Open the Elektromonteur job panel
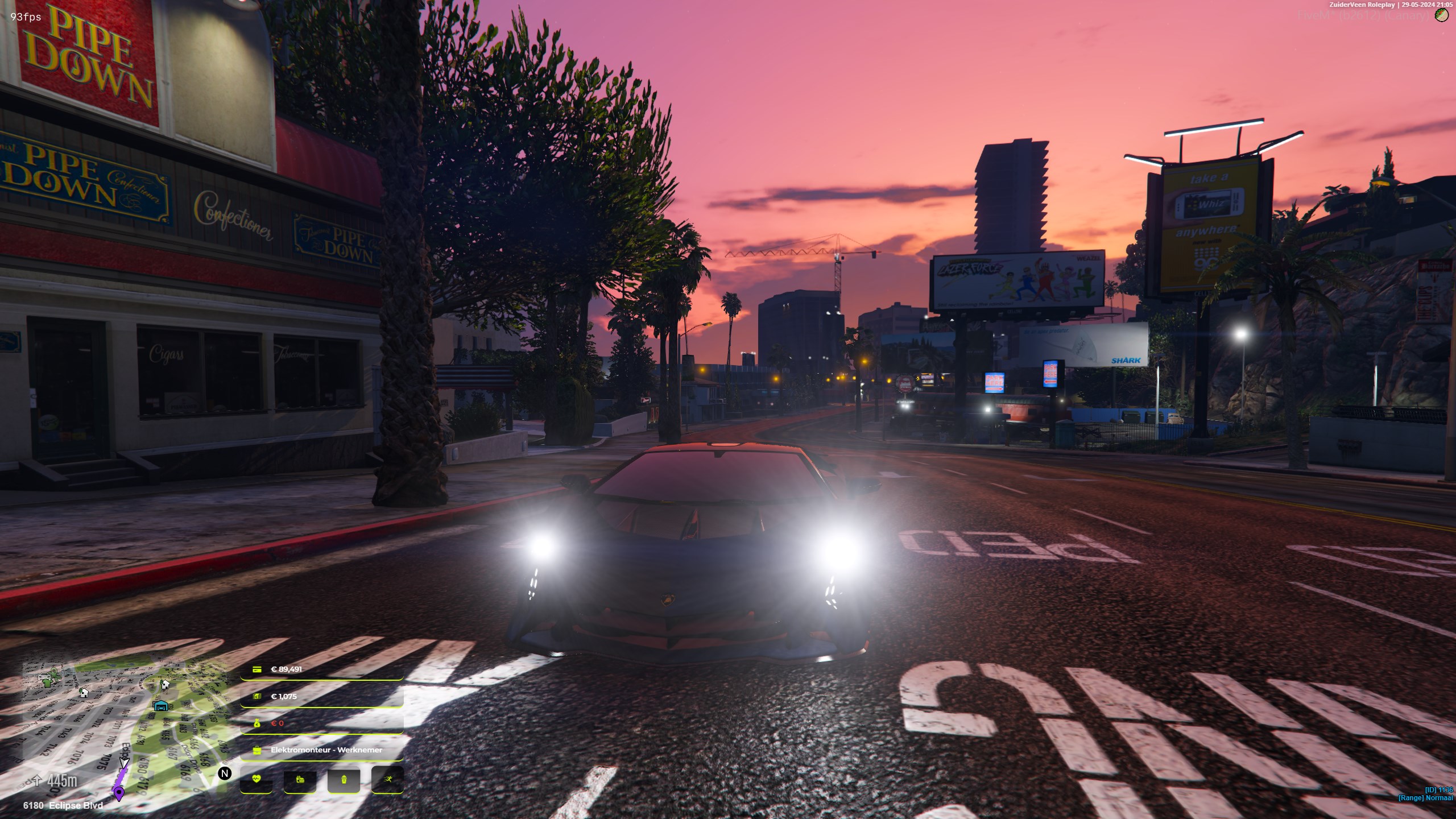Viewport: 1456px width, 819px height. pyautogui.click(x=322, y=750)
